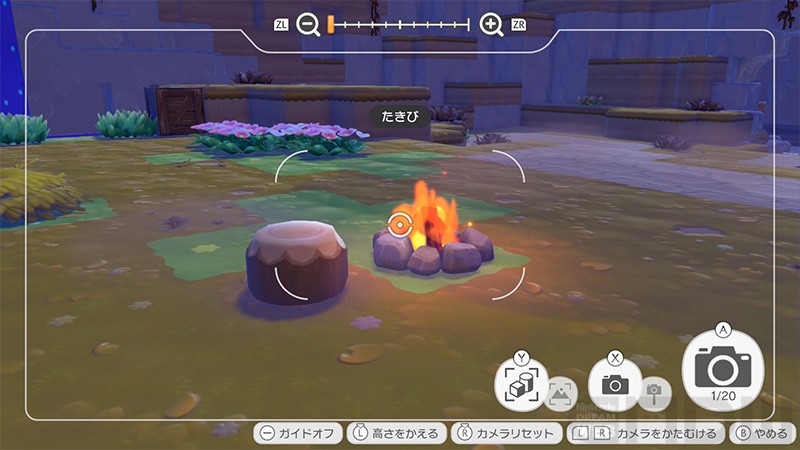This screenshot has height=450, width=800.
Task: Take a photo with the large camera button
Action: pyautogui.click(x=721, y=370)
